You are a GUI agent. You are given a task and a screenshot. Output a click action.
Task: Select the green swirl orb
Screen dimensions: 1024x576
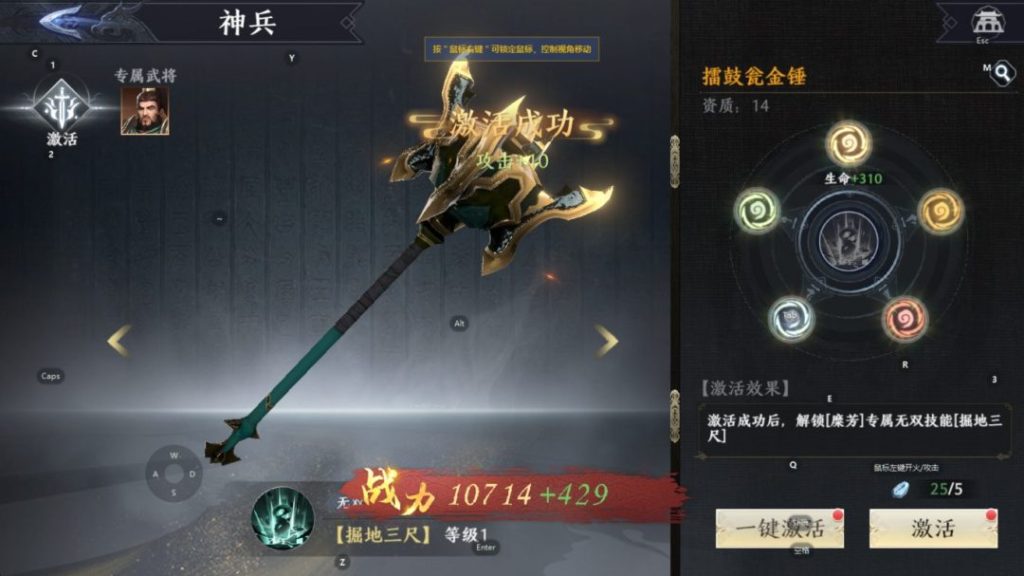point(757,211)
